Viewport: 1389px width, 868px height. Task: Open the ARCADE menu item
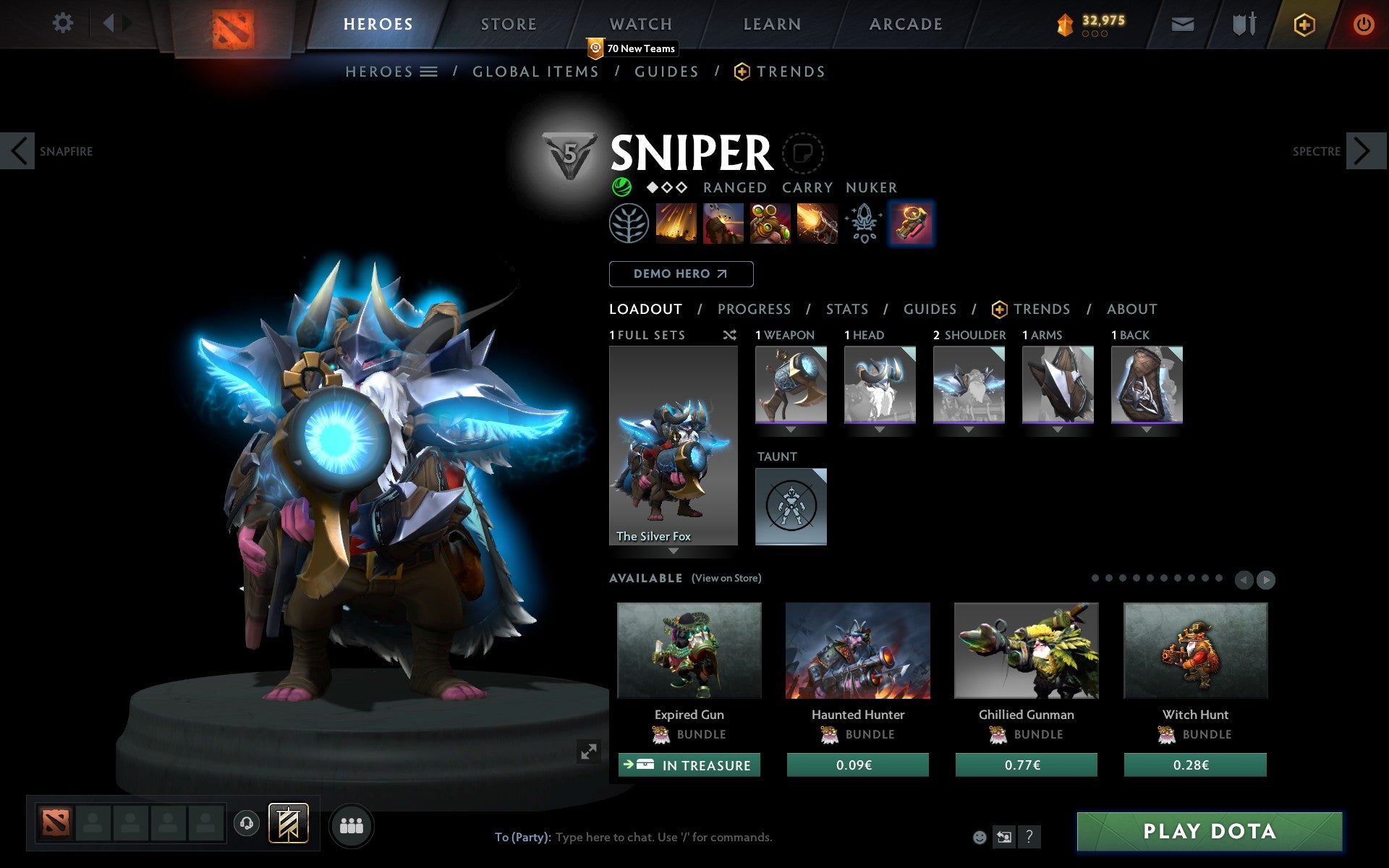[x=905, y=24]
